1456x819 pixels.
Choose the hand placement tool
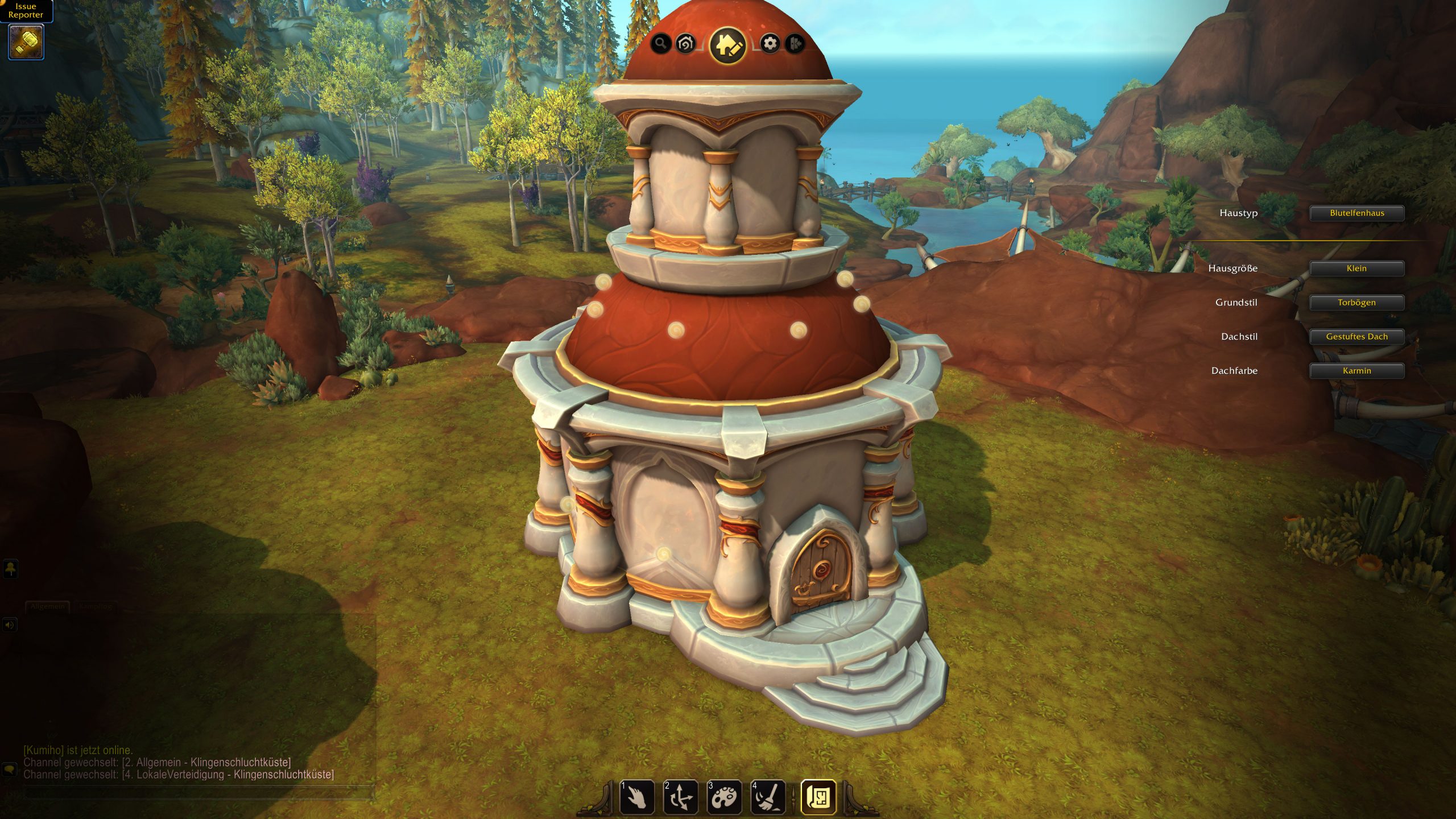(x=637, y=797)
